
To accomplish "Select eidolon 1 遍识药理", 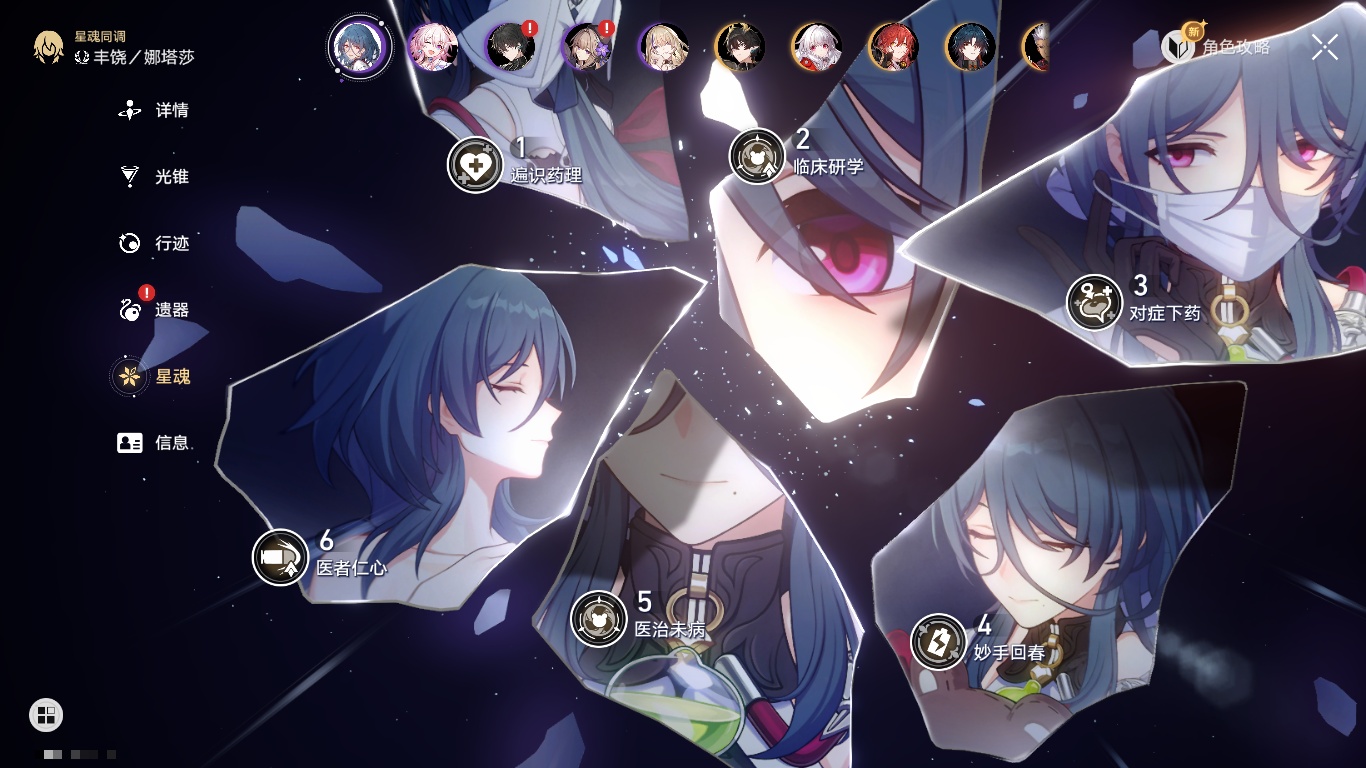I will coord(475,164).
